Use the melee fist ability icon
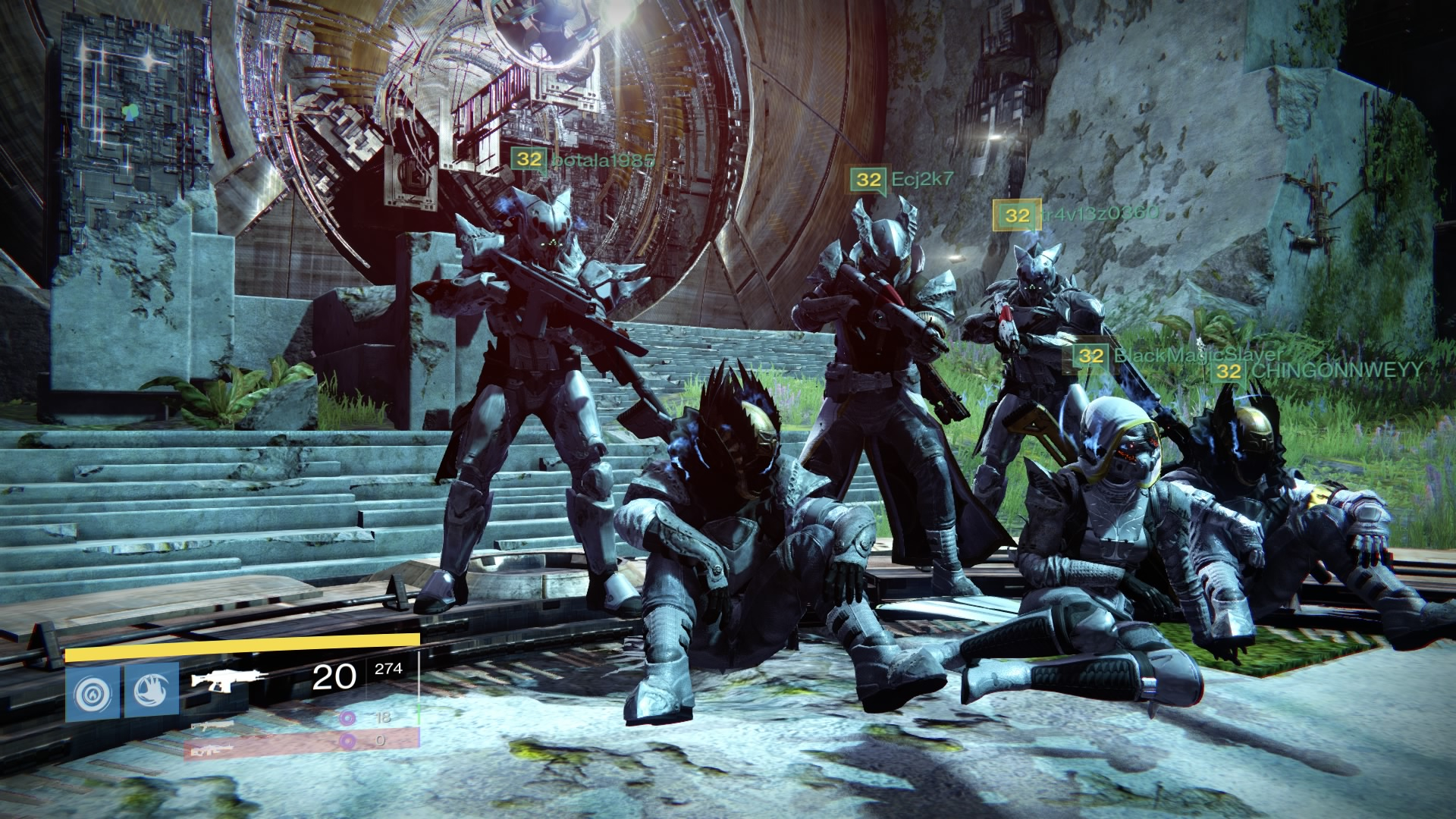Screen dimensions: 1456x819 [x=151, y=692]
